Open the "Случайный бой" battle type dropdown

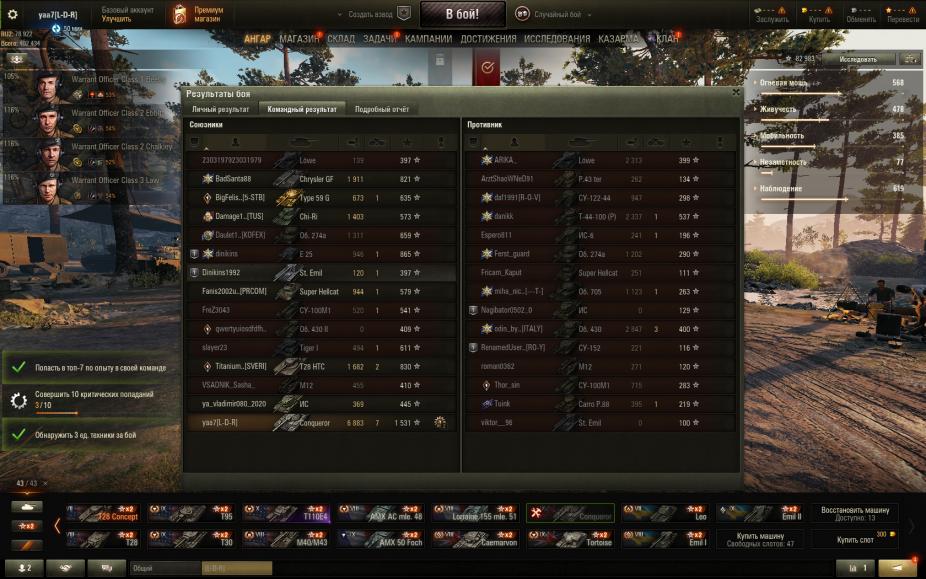(x=554, y=15)
